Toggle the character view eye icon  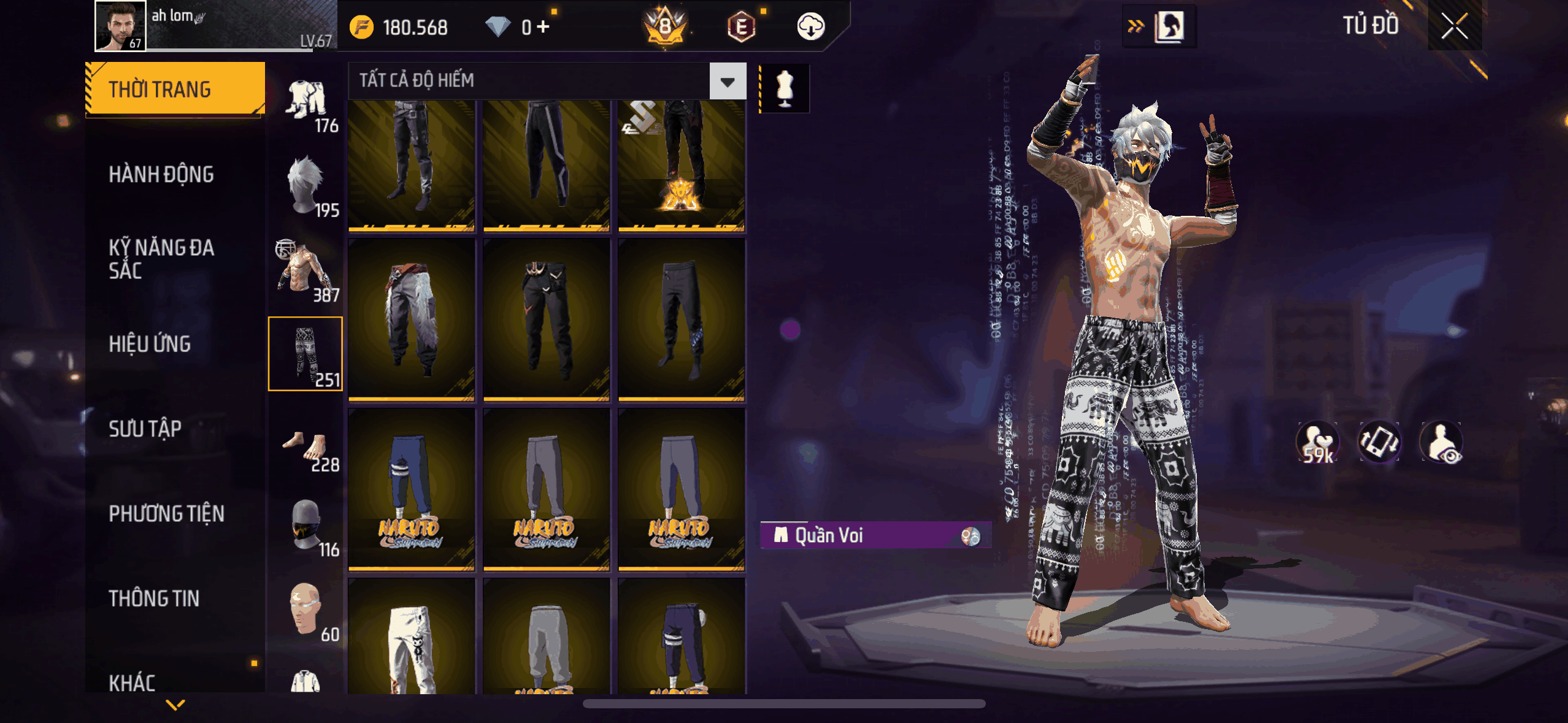click(x=1442, y=443)
